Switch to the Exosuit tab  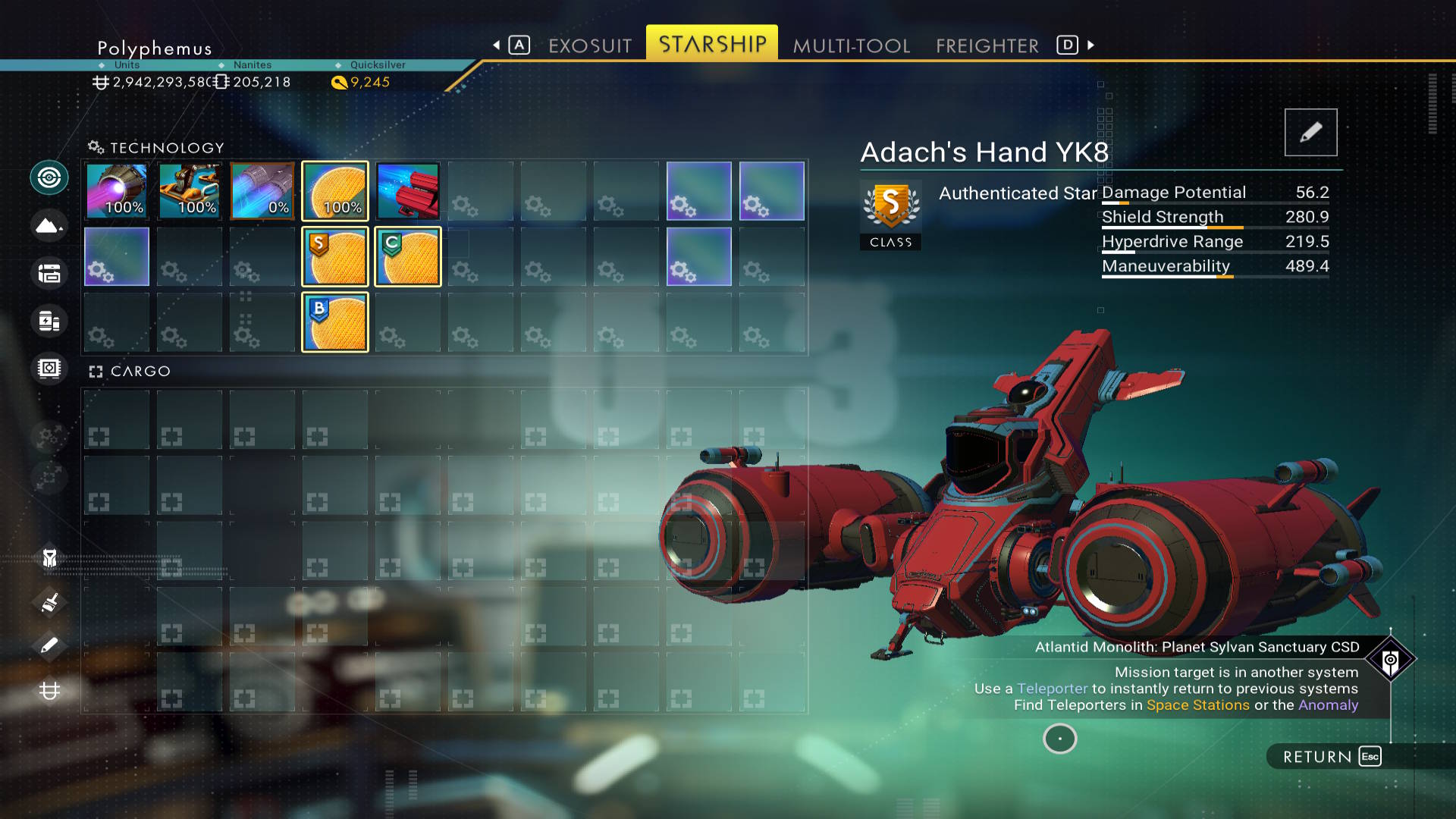pos(589,45)
